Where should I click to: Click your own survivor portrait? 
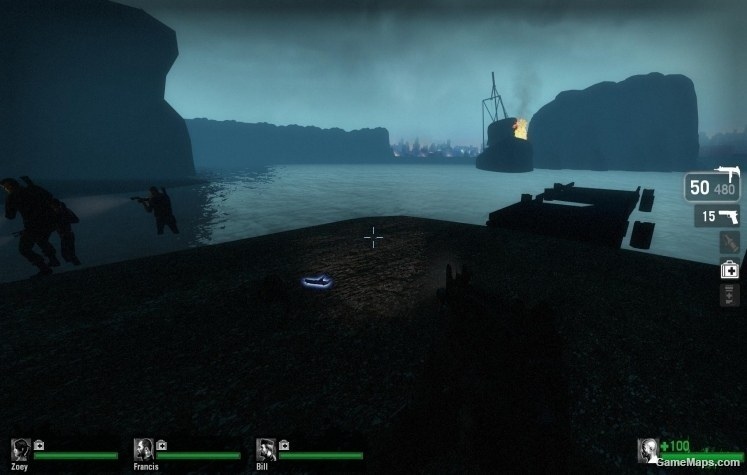click(x=647, y=451)
